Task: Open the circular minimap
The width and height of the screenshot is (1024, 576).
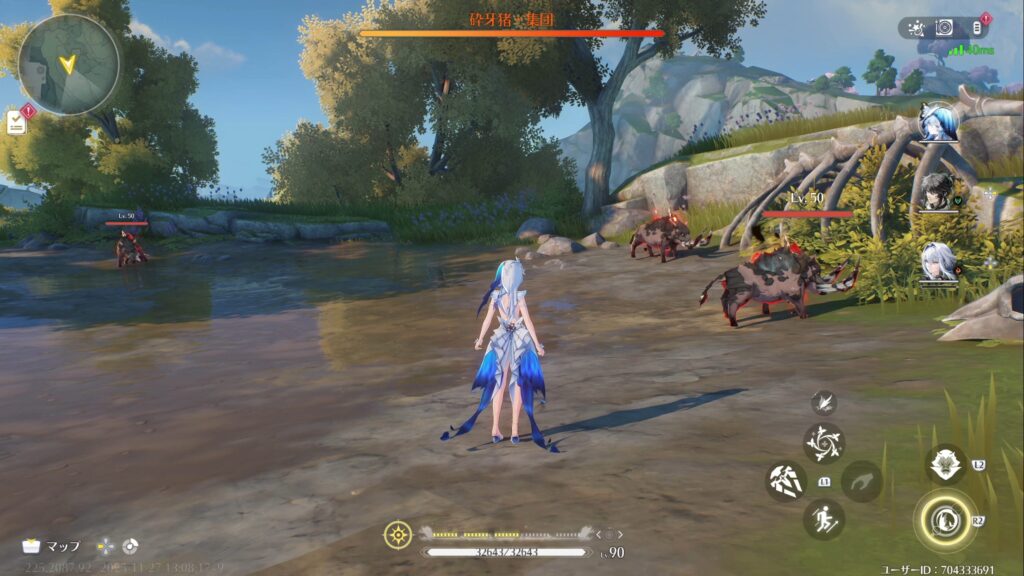Action: (68, 64)
